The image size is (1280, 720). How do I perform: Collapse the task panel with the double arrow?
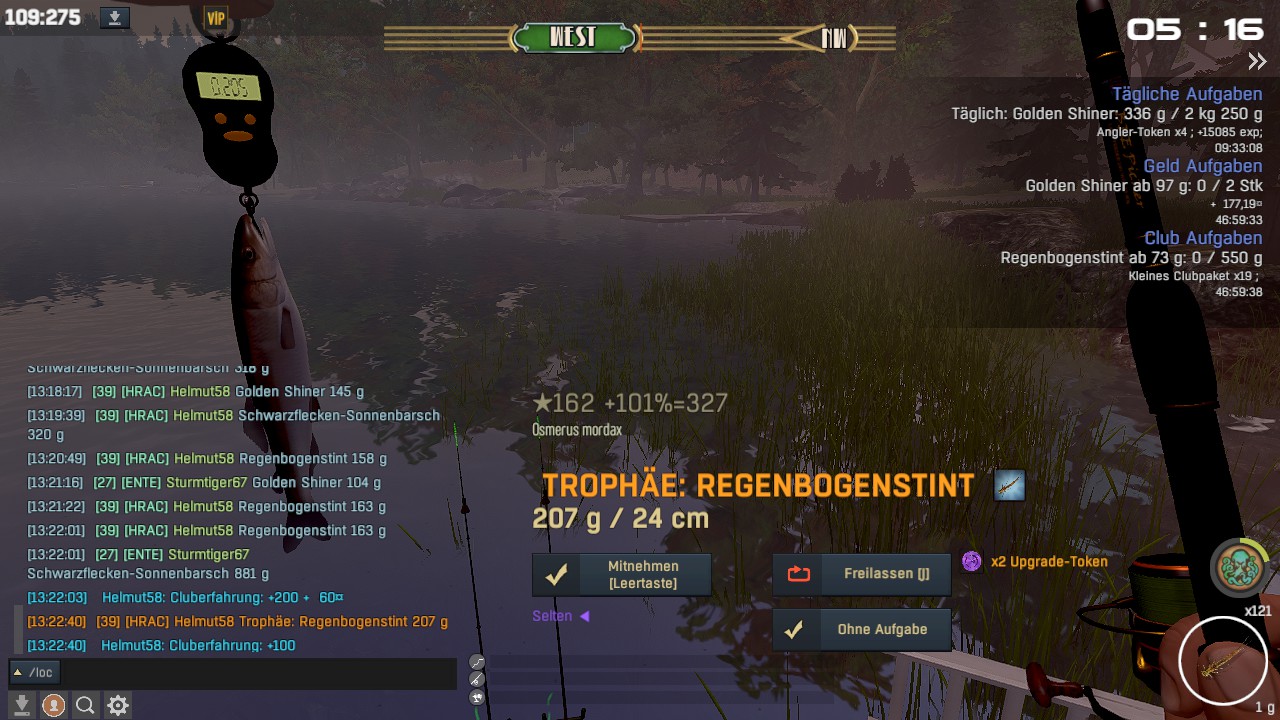tap(1257, 62)
